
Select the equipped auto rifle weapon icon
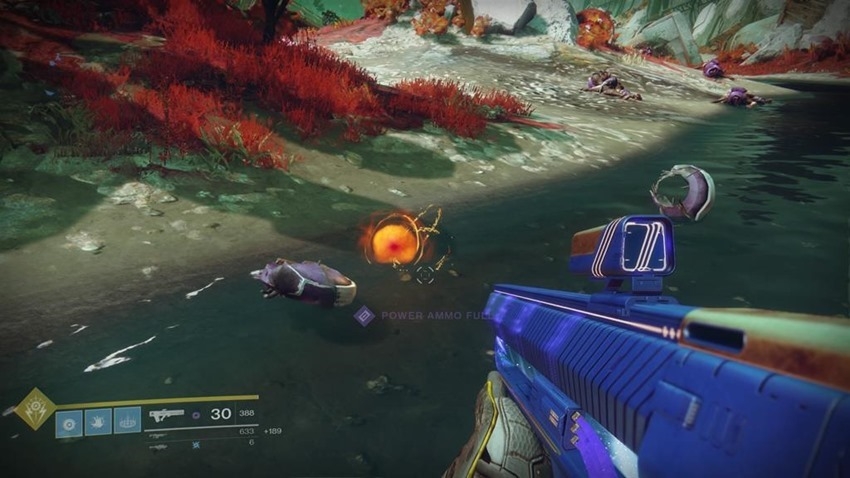point(164,414)
